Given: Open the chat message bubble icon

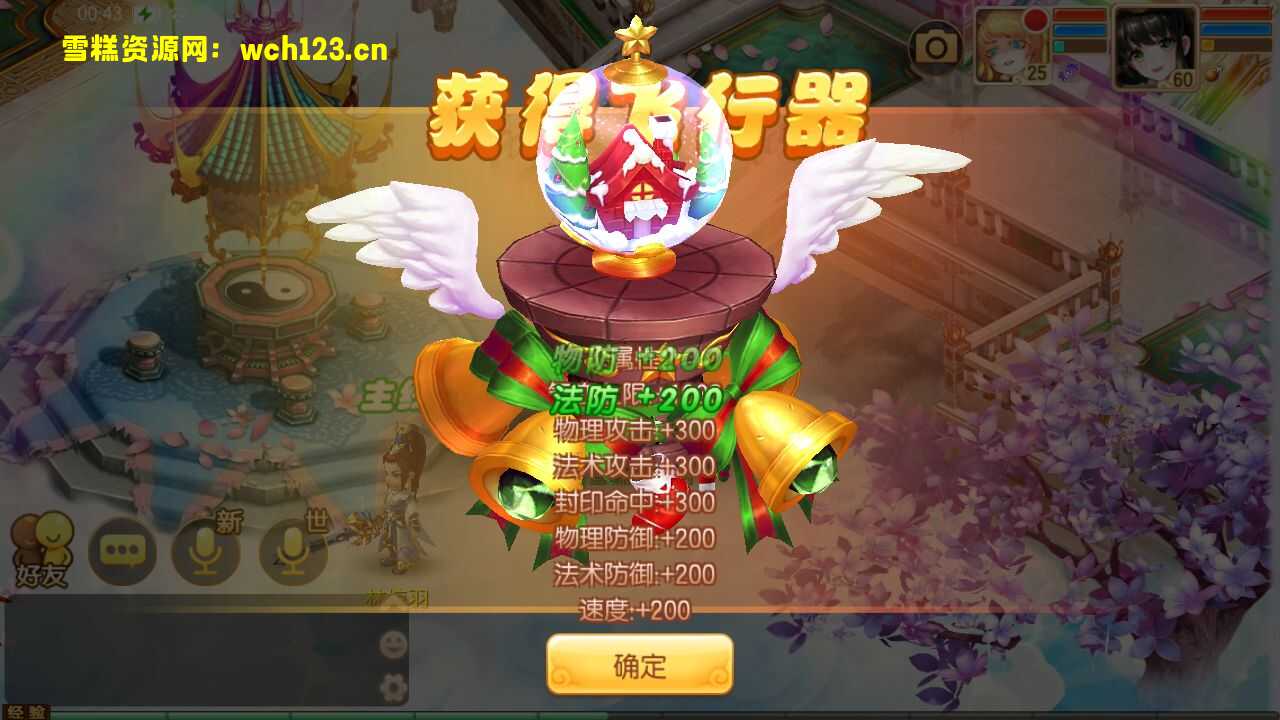Looking at the screenshot, I should tap(123, 550).
